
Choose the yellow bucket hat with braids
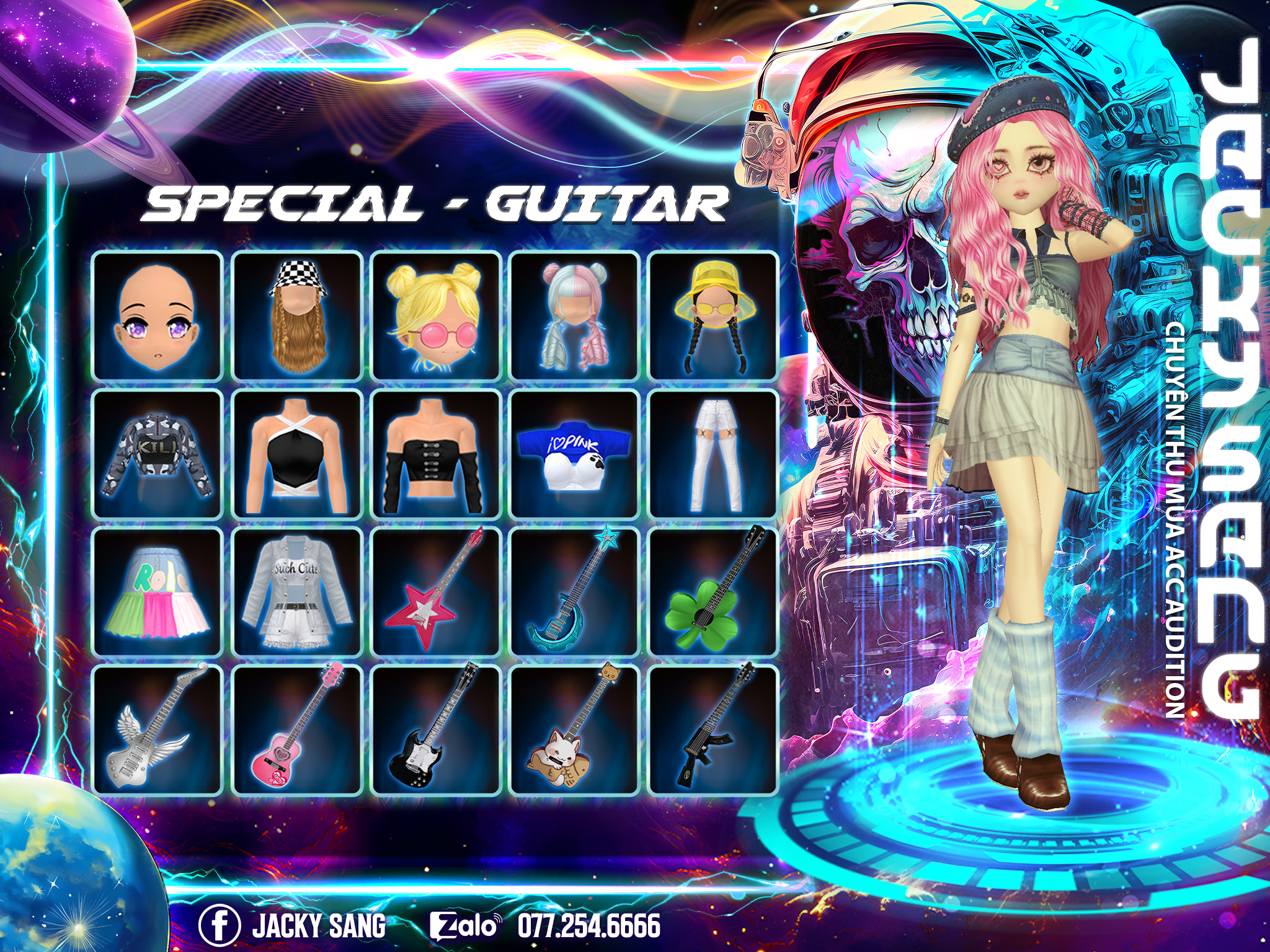click(713, 316)
